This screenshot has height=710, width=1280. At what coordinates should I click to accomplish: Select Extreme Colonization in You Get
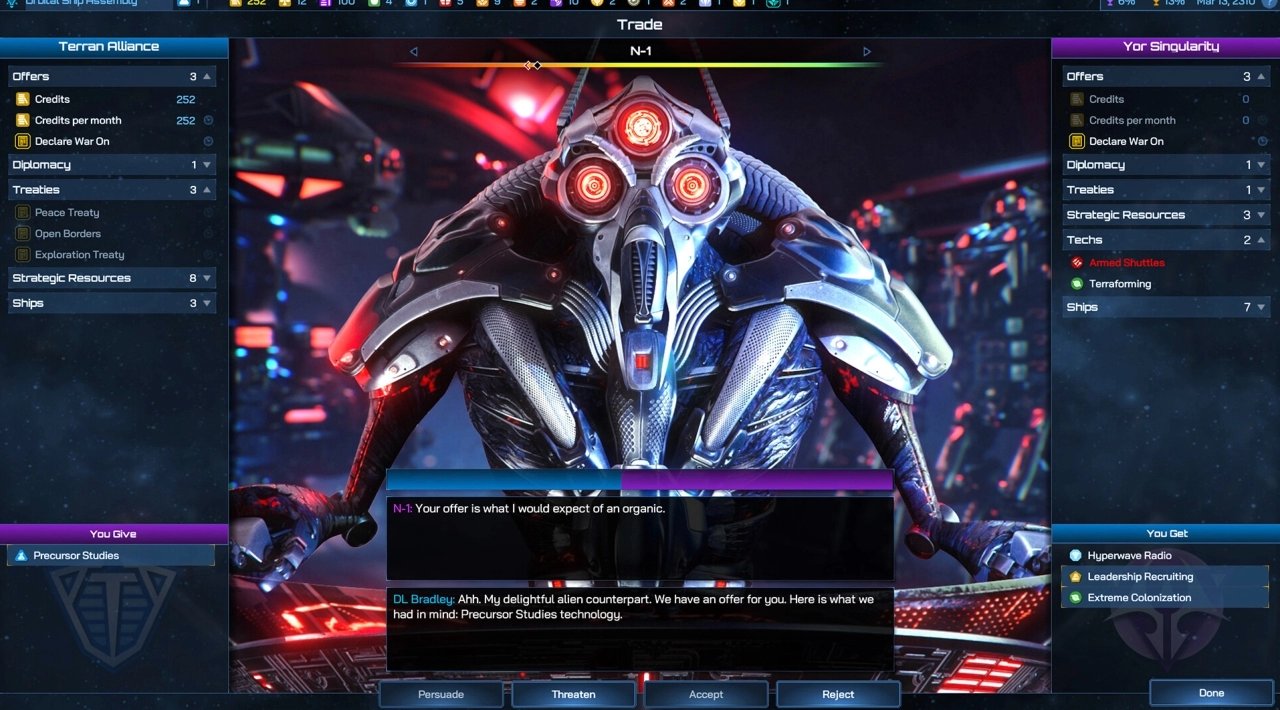pyautogui.click(x=1139, y=598)
